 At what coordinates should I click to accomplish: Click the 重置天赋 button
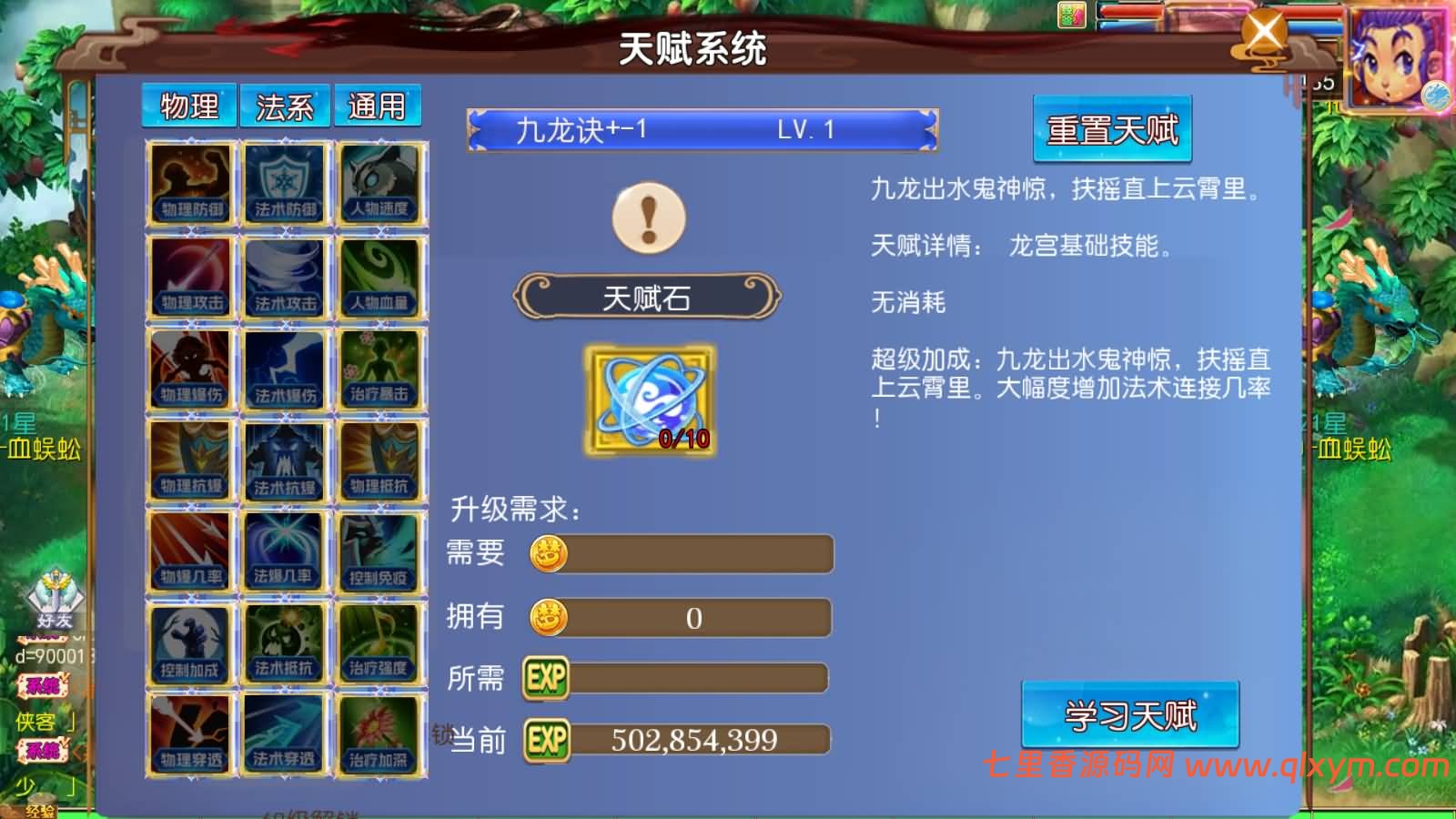1112,129
